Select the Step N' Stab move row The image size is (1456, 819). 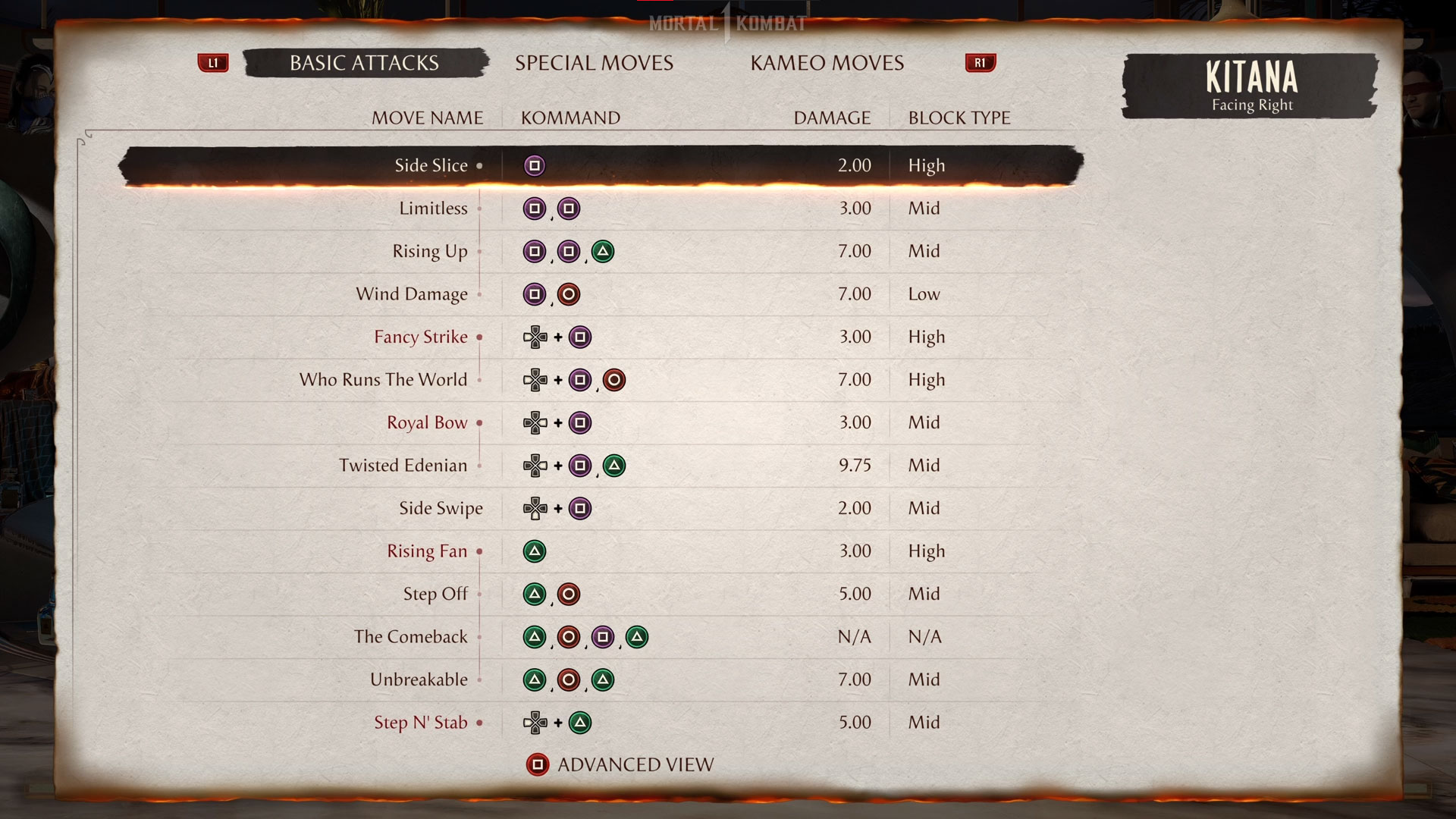point(422,723)
